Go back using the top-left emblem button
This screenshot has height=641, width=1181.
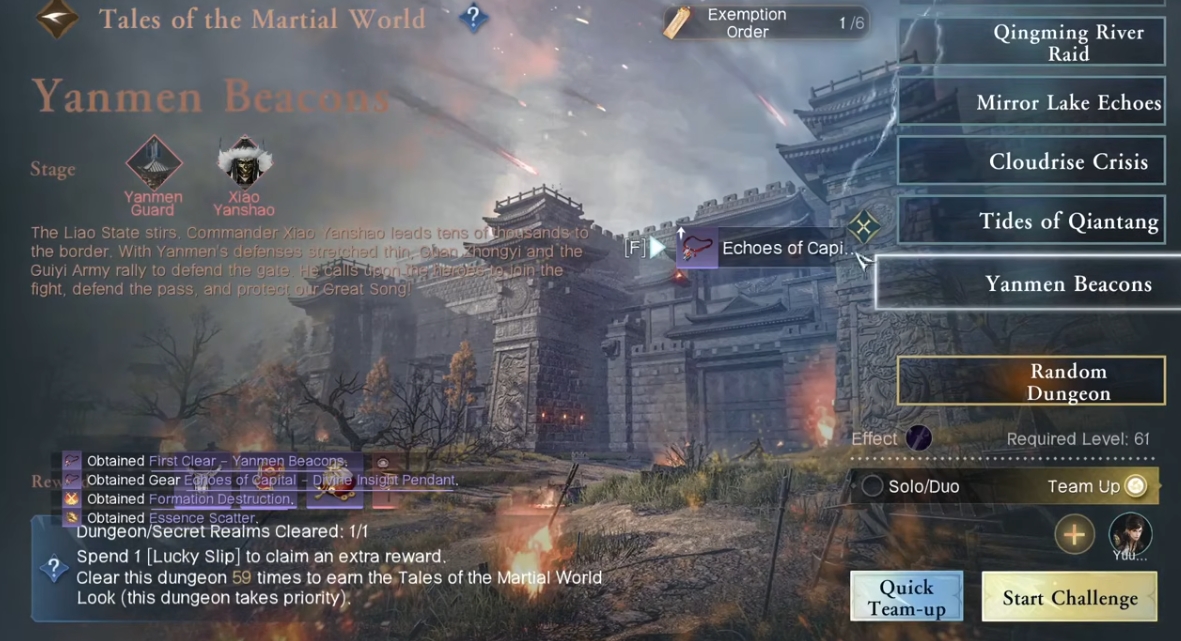[x=56, y=19]
